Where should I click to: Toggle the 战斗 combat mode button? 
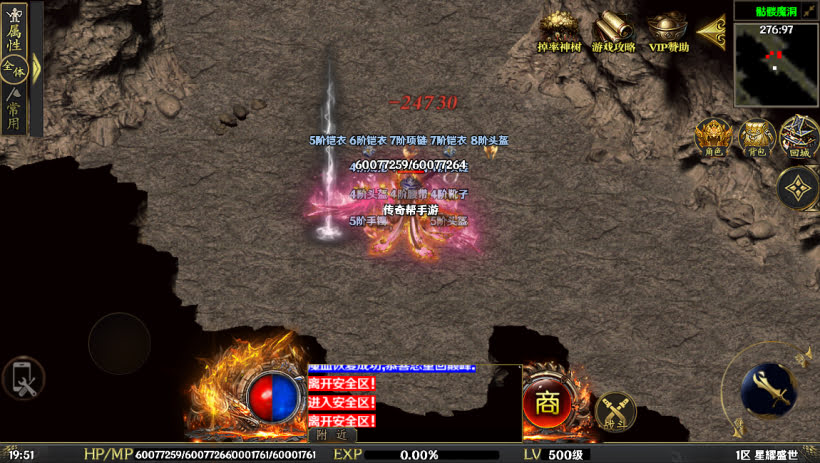[615, 412]
